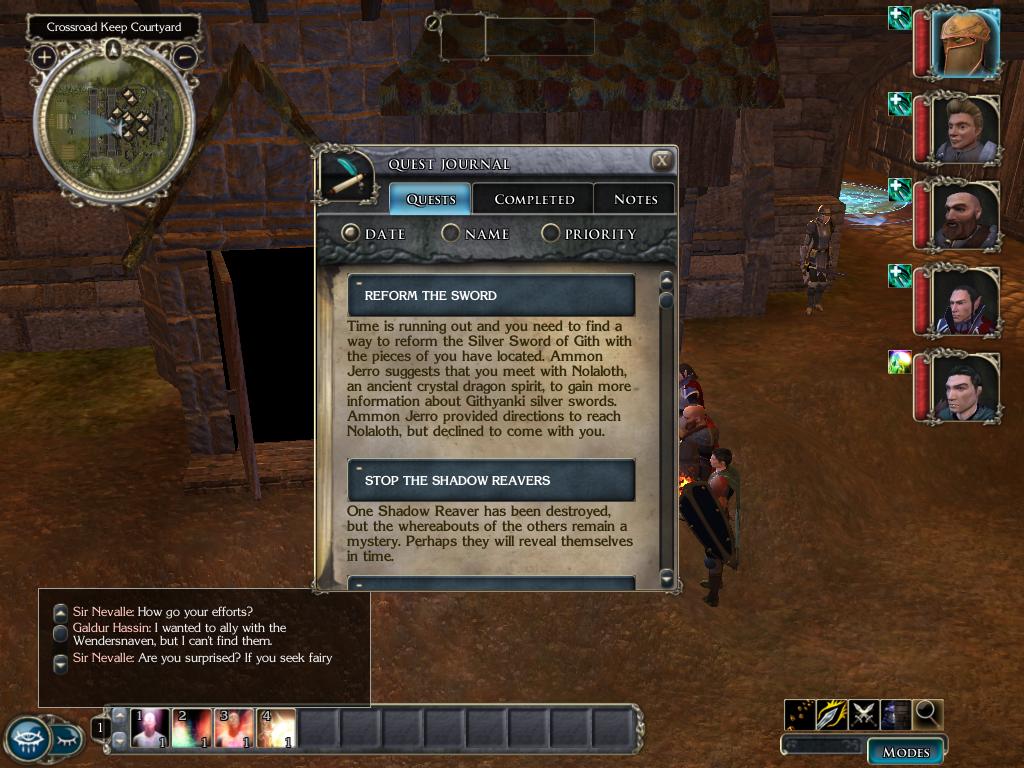Viewport: 1024px width, 768px height.
Task: Activate the magnifying glass search mode icon
Action: pyautogui.click(x=928, y=713)
